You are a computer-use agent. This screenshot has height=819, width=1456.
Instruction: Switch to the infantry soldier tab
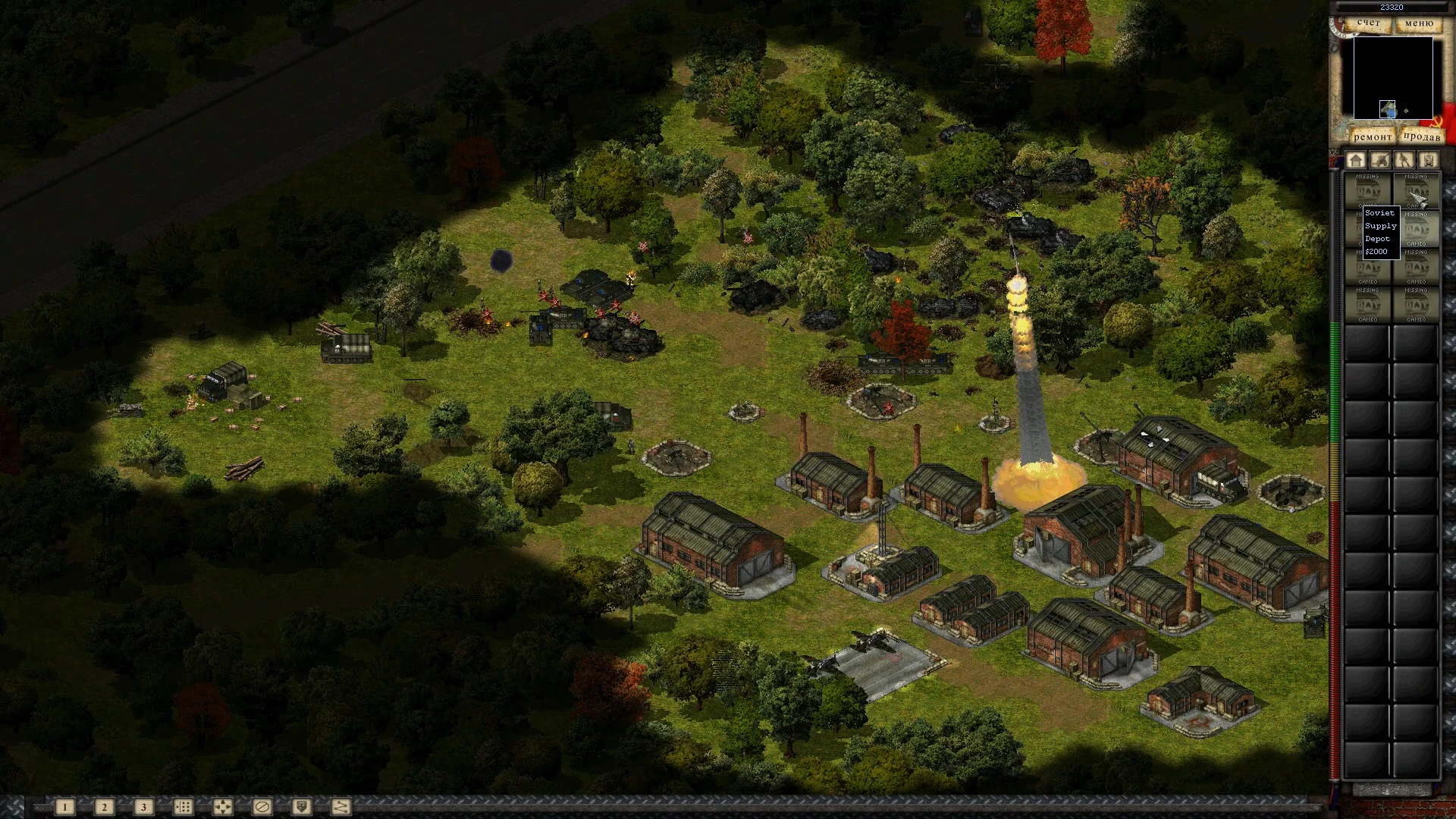pos(1404,160)
